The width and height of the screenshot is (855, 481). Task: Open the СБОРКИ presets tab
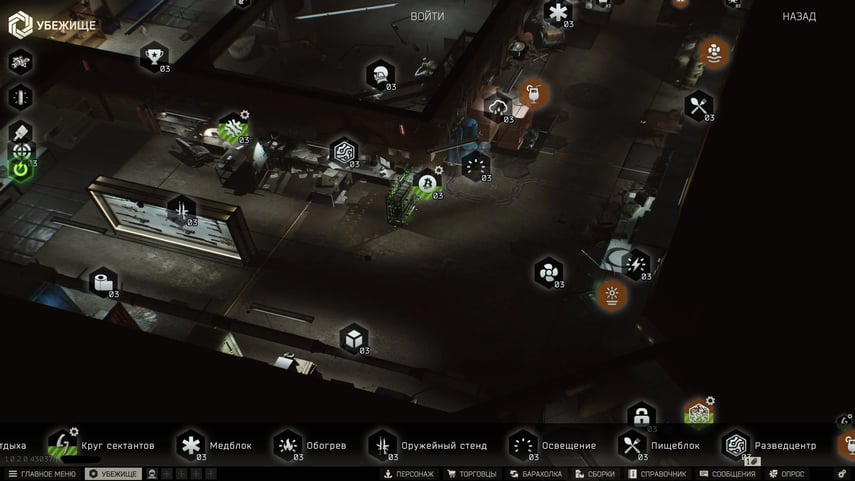[x=596, y=473]
